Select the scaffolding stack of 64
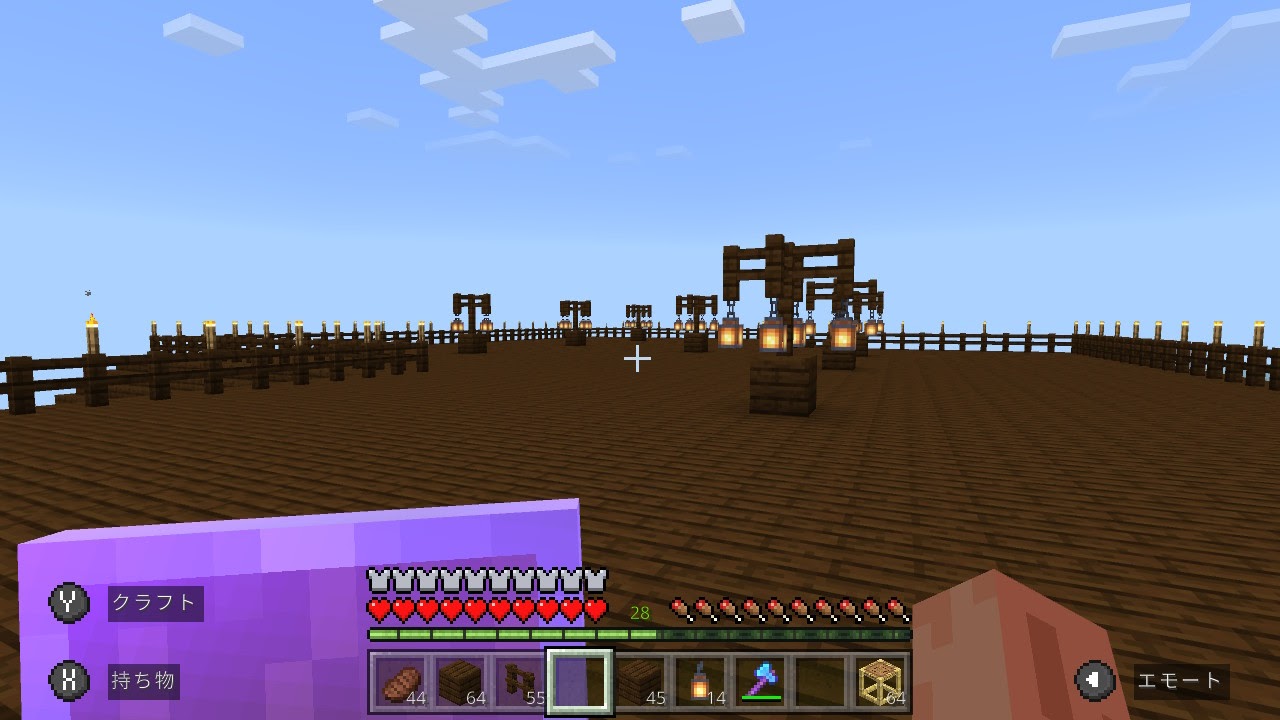 coord(880,680)
